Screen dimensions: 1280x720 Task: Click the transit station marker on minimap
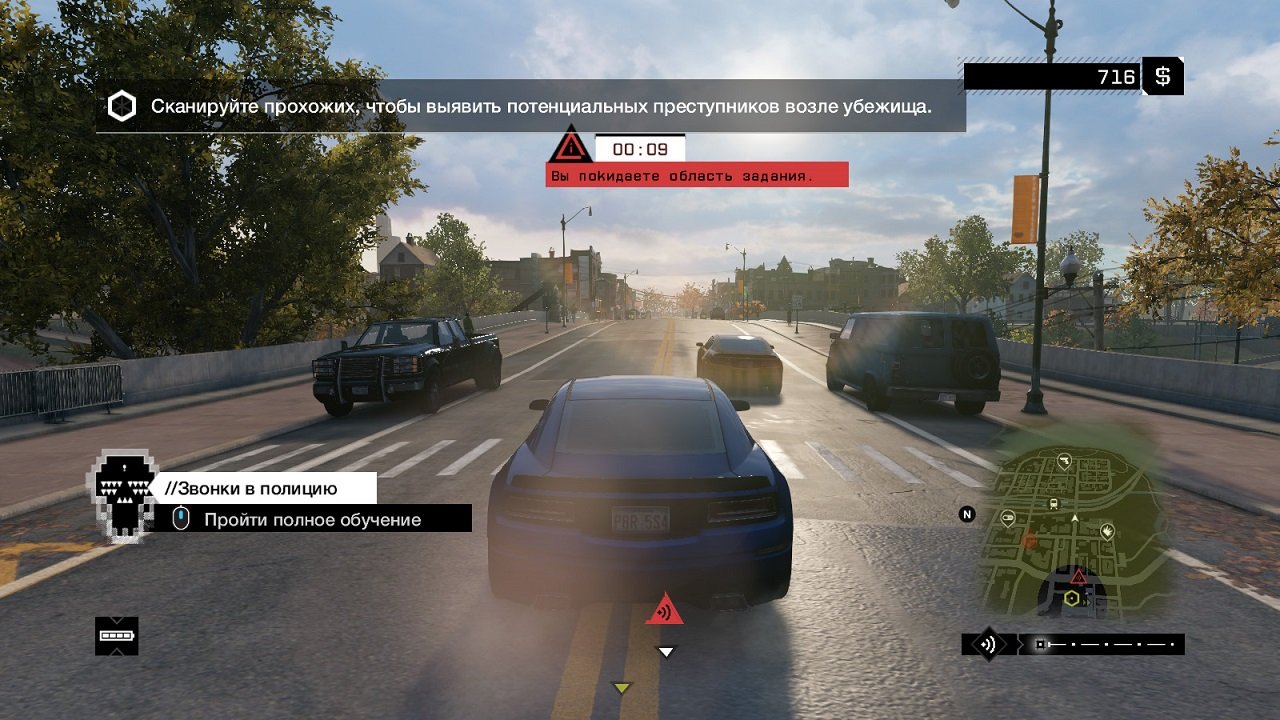pyautogui.click(x=1053, y=503)
